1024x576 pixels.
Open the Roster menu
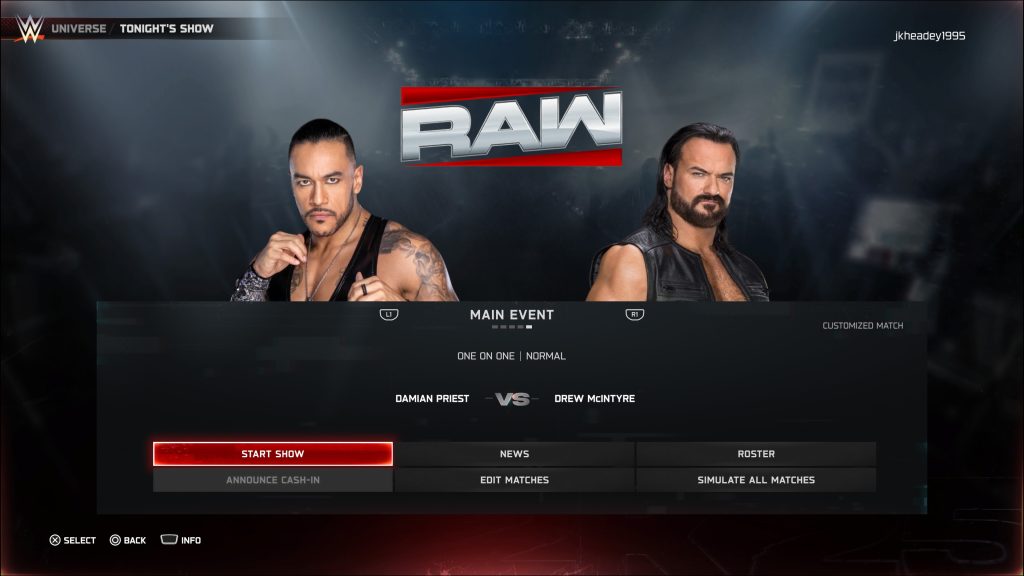point(756,454)
